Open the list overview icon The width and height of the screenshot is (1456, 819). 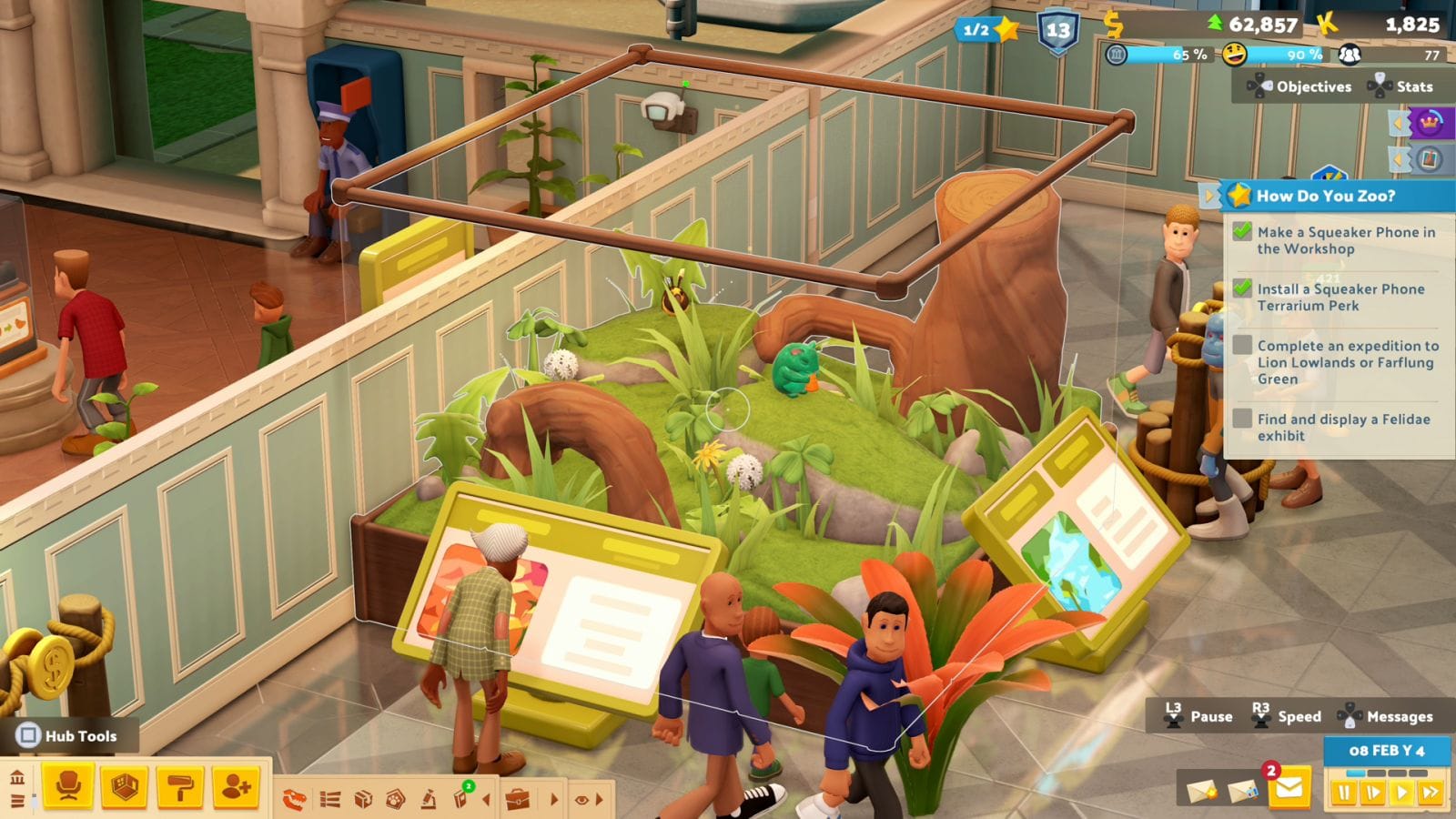coord(329,800)
